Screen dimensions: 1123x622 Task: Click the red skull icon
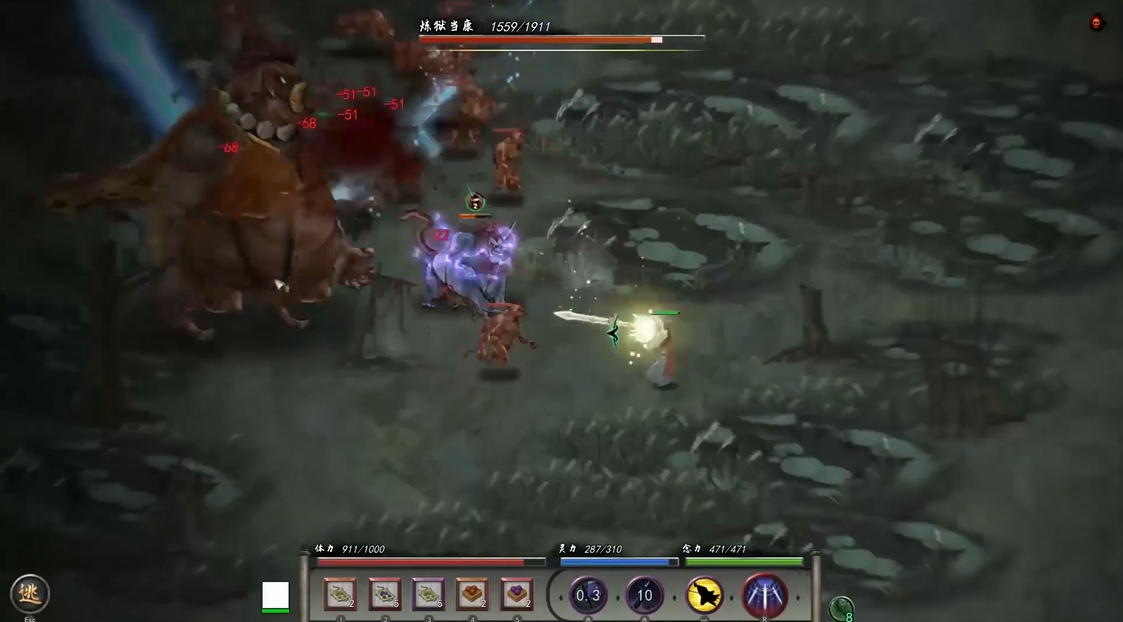[1097, 23]
